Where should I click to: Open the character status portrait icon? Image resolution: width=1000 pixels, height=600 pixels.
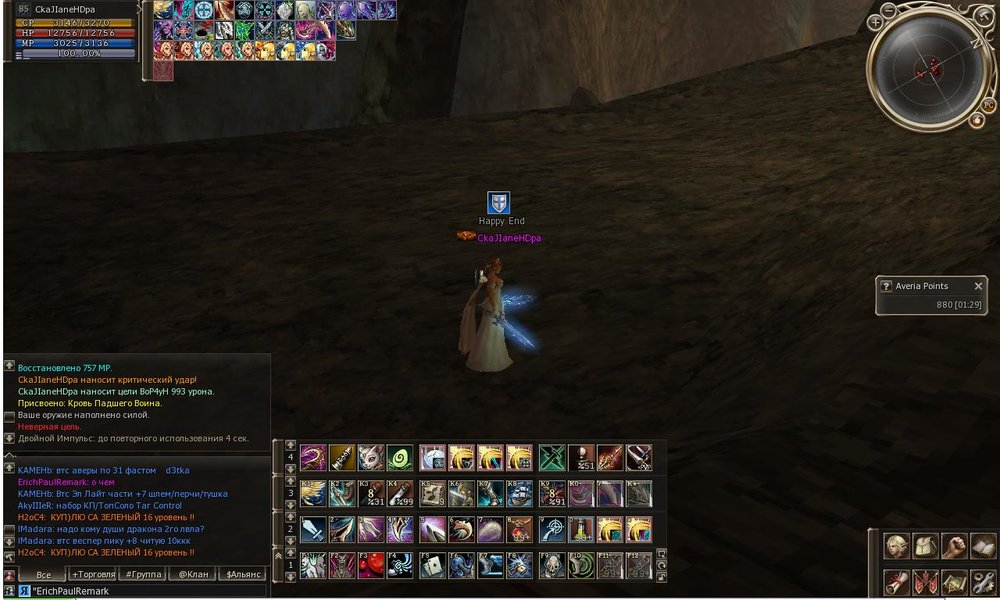click(x=896, y=546)
